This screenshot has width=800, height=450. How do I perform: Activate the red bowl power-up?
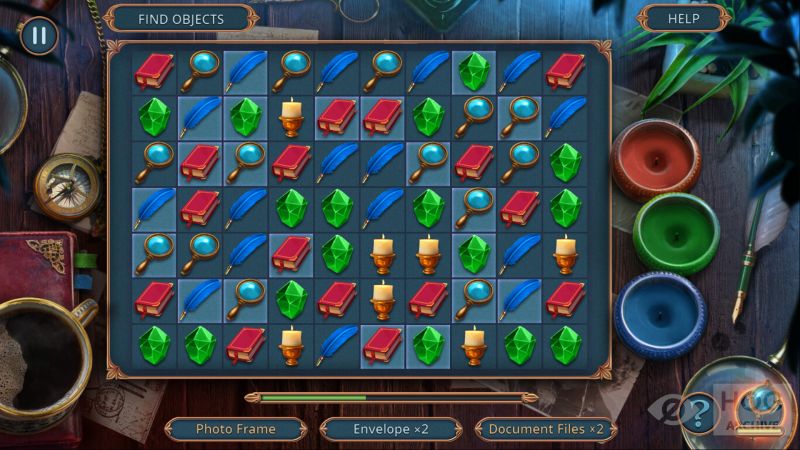pyautogui.click(x=655, y=159)
